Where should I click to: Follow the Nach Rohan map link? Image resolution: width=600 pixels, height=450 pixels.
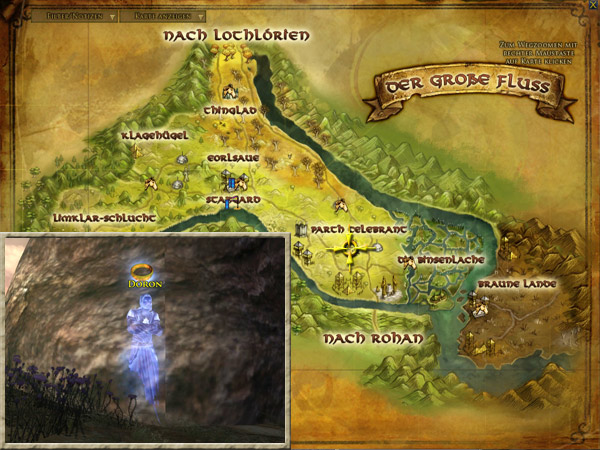point(373,339)
